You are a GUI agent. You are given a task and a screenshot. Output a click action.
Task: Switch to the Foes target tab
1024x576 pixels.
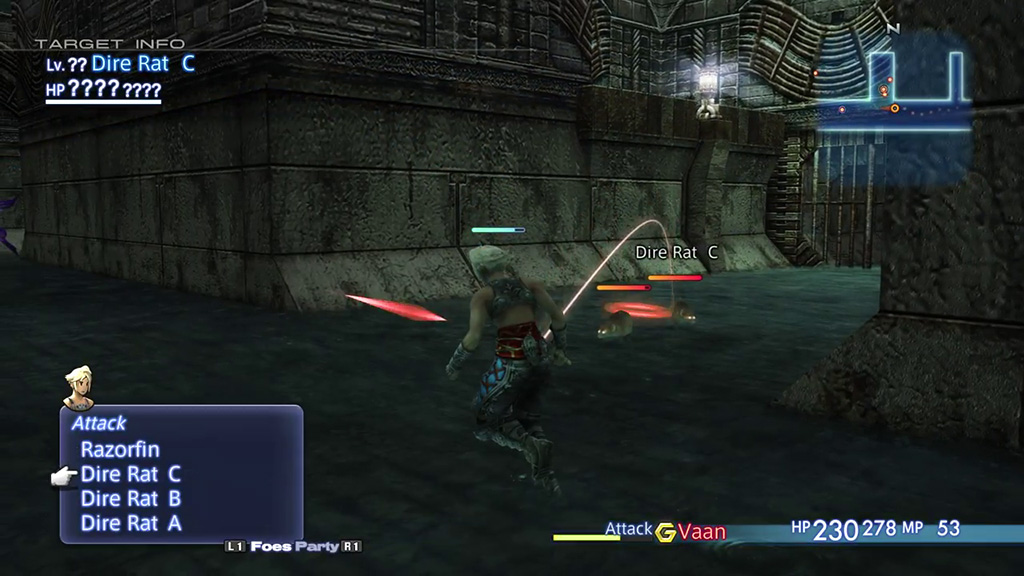coord(271,546)
